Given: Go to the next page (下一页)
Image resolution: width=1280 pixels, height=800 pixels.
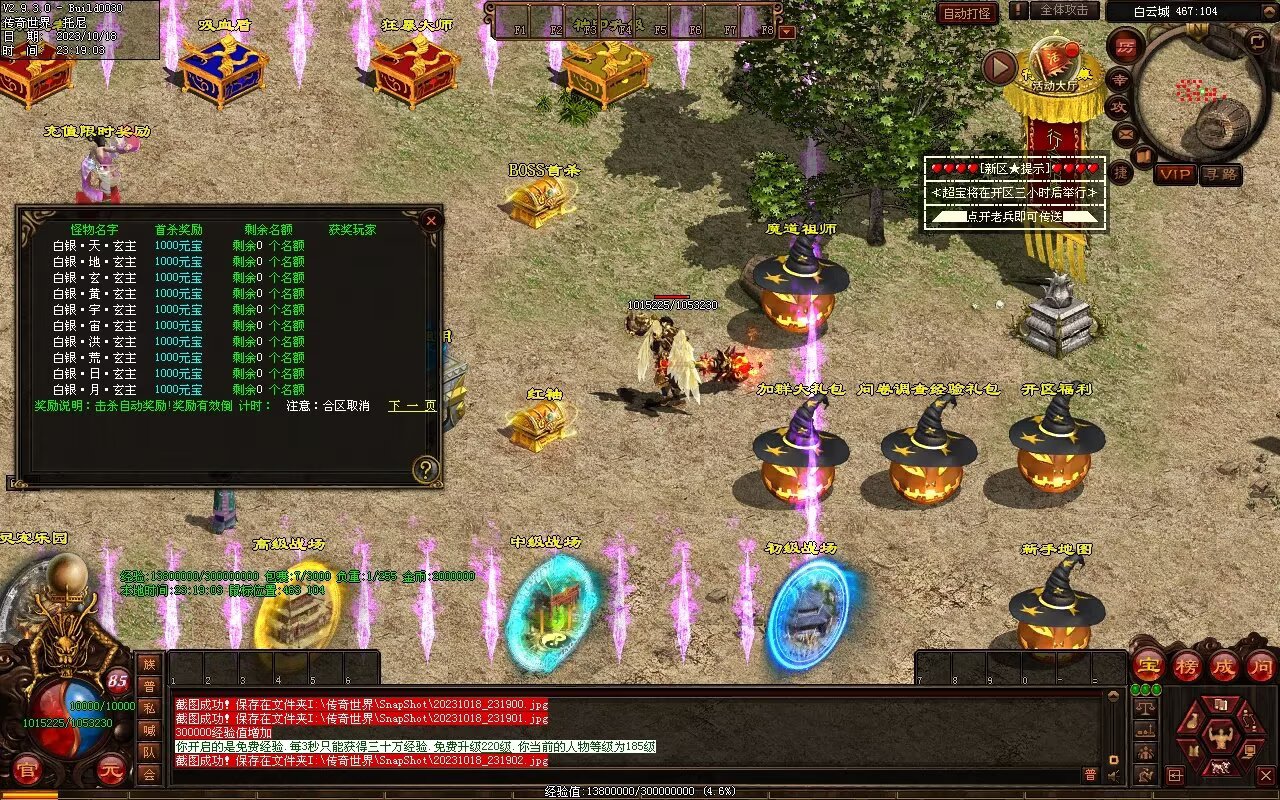Looking at the screenshot, I should [412, 406].
